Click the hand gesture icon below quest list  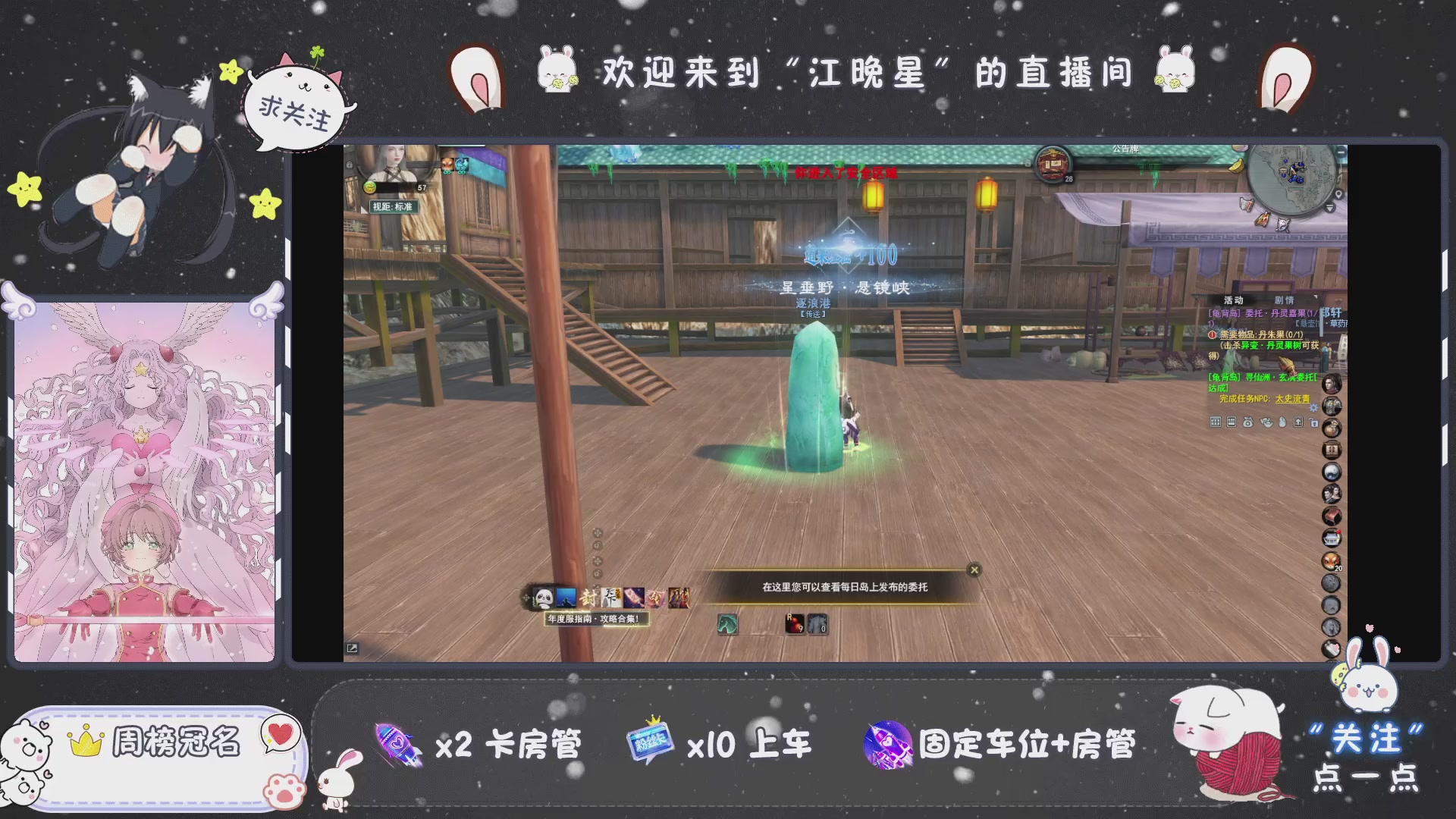coord(1283,422)
